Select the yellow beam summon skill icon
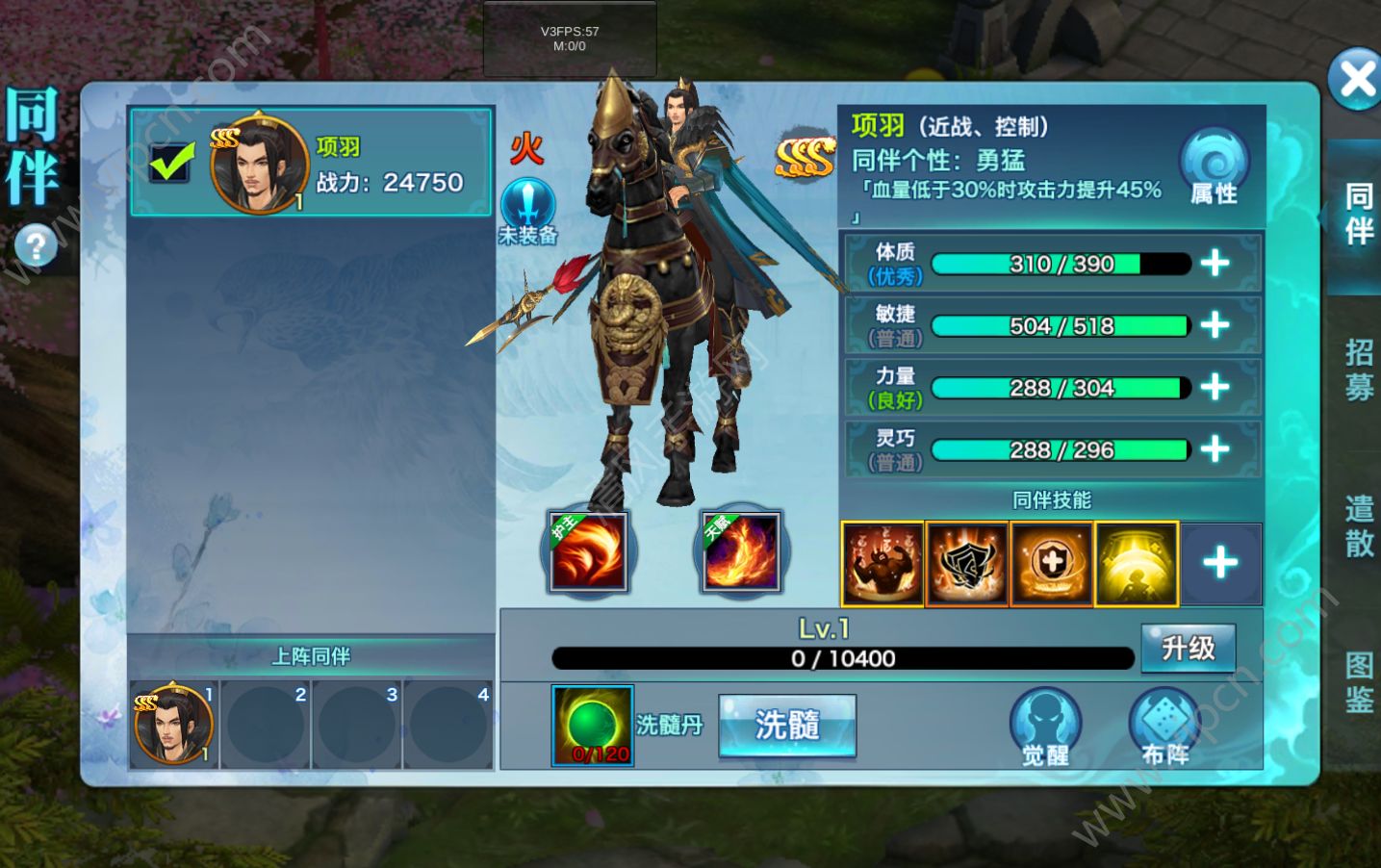 pyautogui.click(x=1136, y=563)
